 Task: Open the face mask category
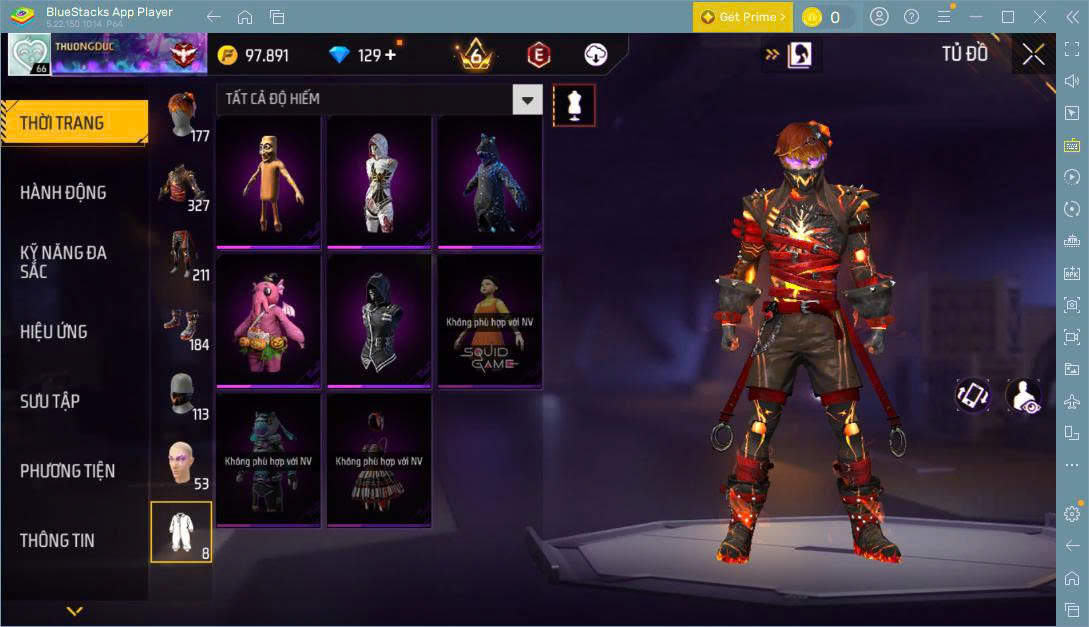click(x=182, y=397)
